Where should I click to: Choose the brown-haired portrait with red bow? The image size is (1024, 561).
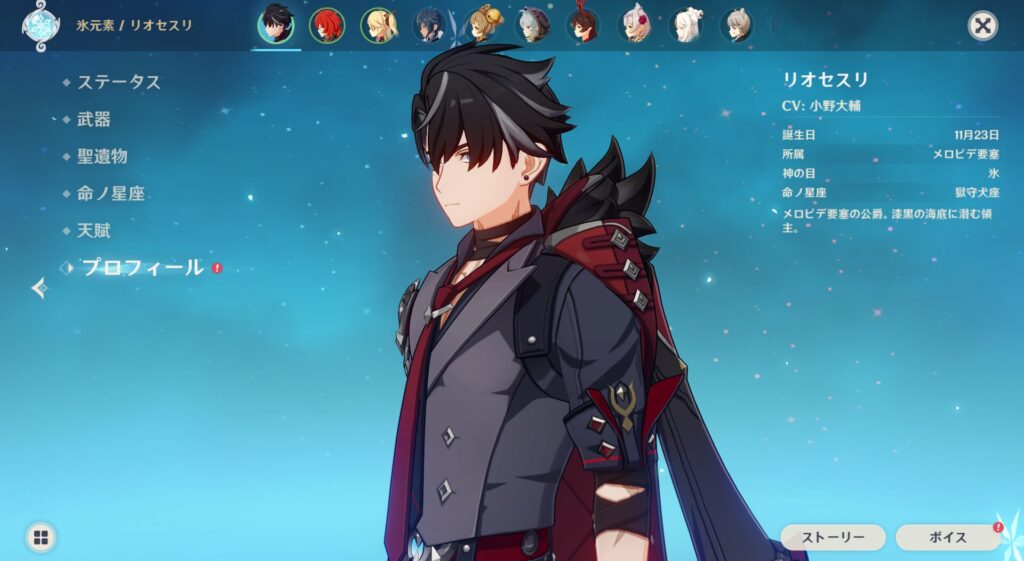click(x=583, y=25)
